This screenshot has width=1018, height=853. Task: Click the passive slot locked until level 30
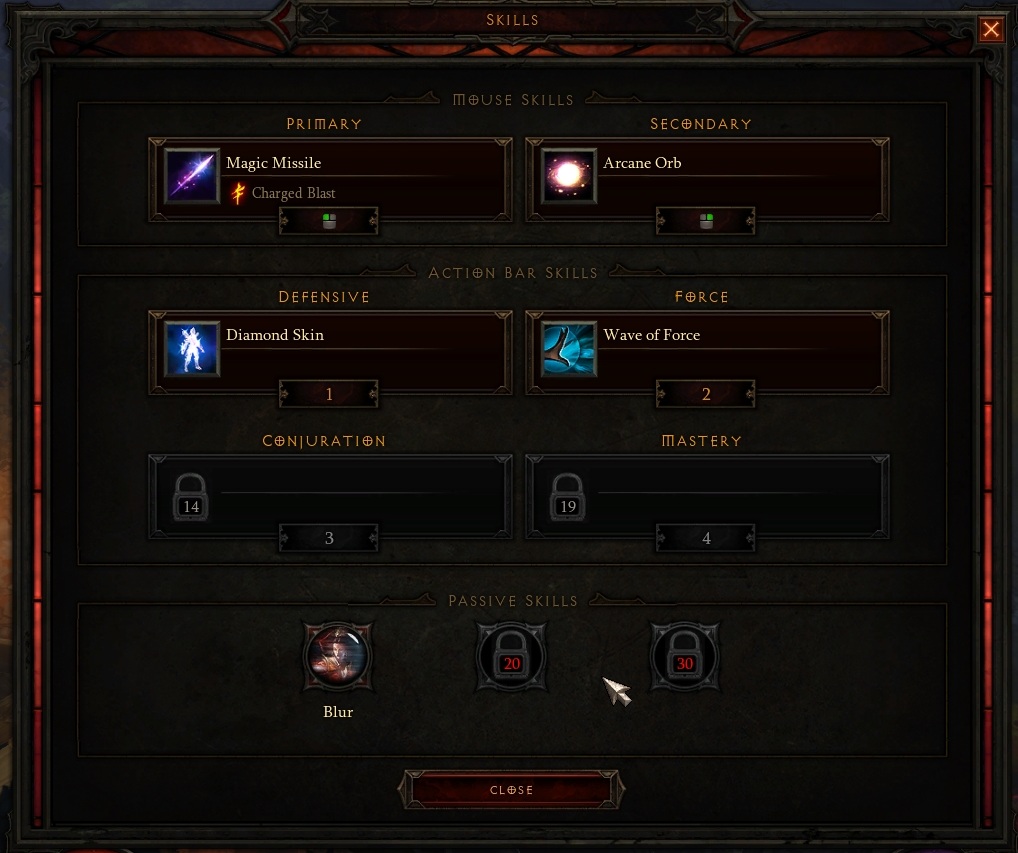(x=684, y=659)
